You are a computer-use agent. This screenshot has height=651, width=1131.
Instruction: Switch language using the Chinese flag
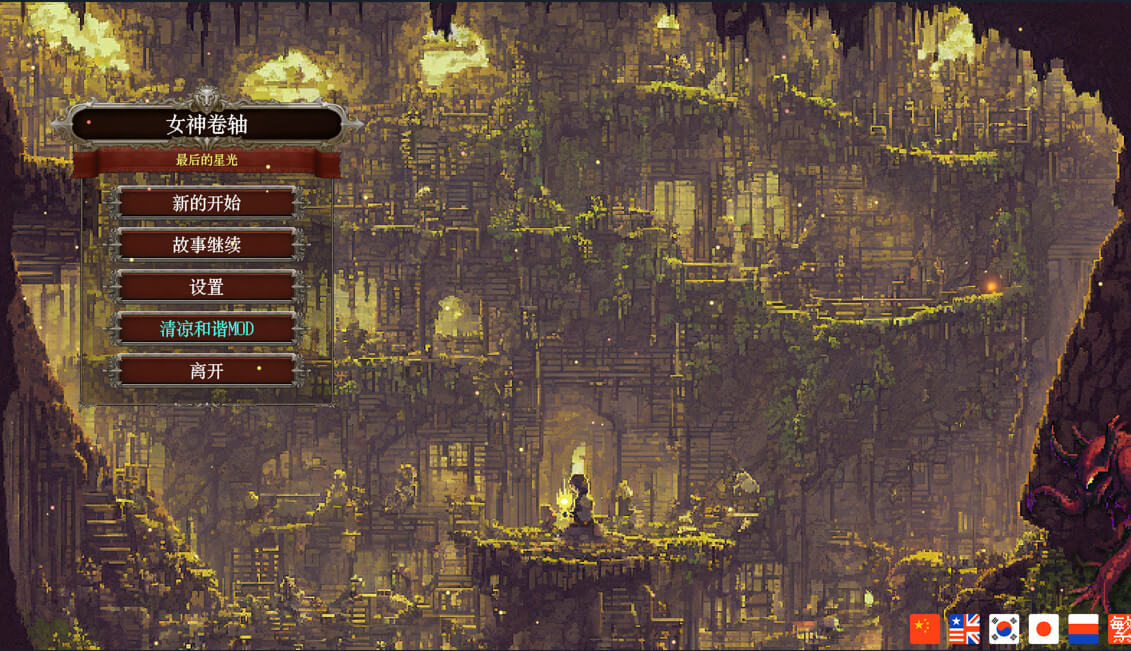pos(925,629)
